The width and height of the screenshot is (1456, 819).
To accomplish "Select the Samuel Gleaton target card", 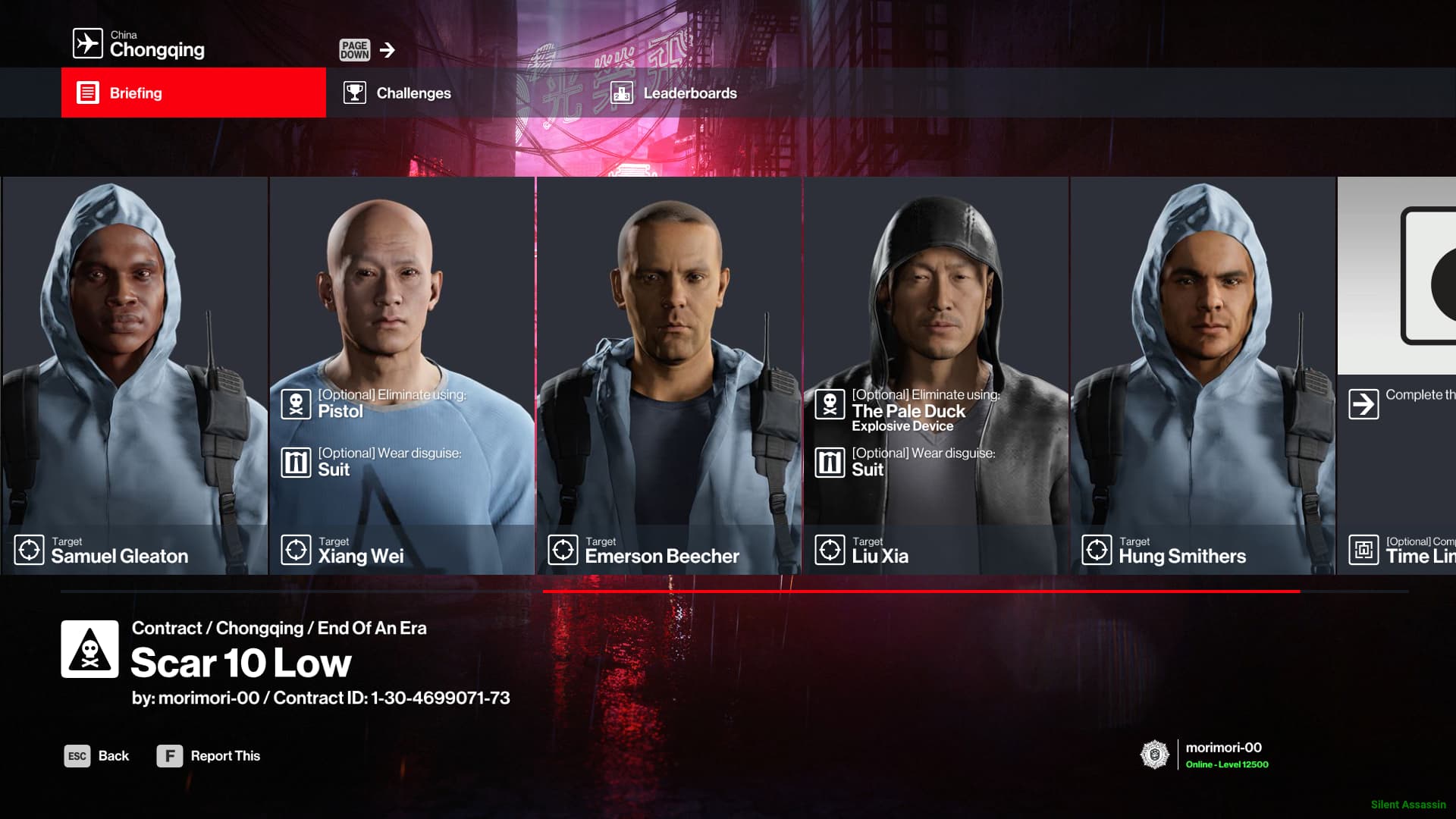I will 134,375.
